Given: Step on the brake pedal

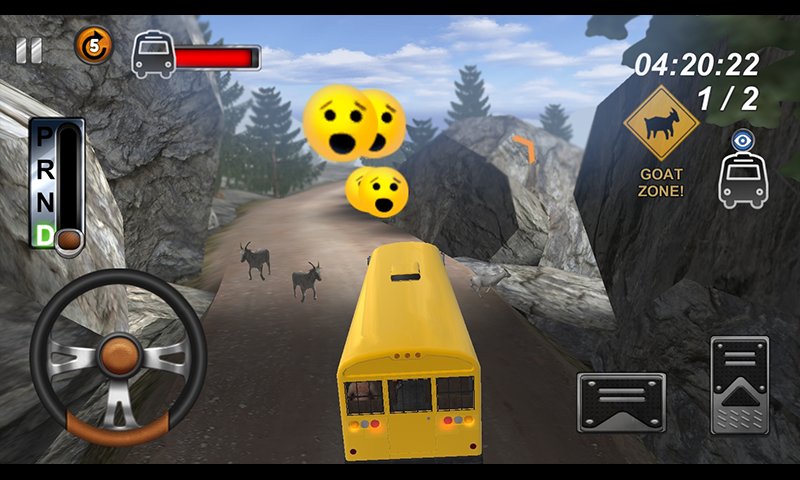Looking at the screenshot, I should (621, 402).
